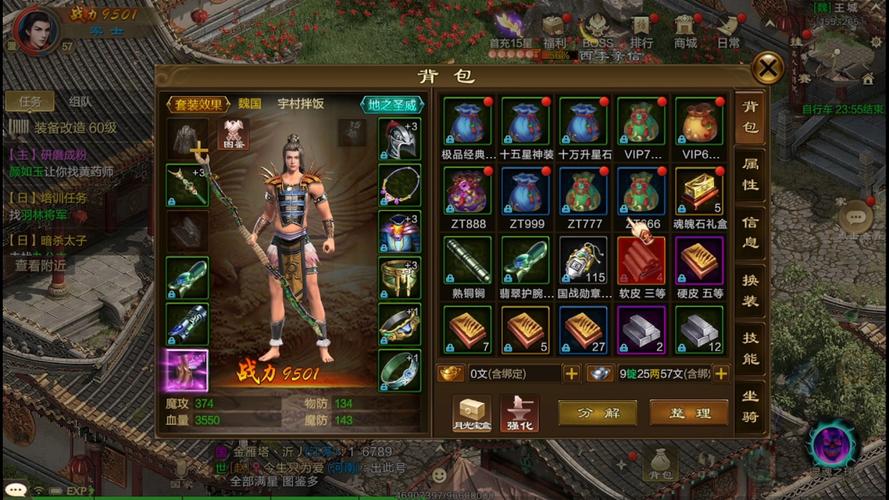Image resolution: width=889 pixels, height=500 pixels.
Task: Open the 信息 info tab
Action: [x=749, y=232]
